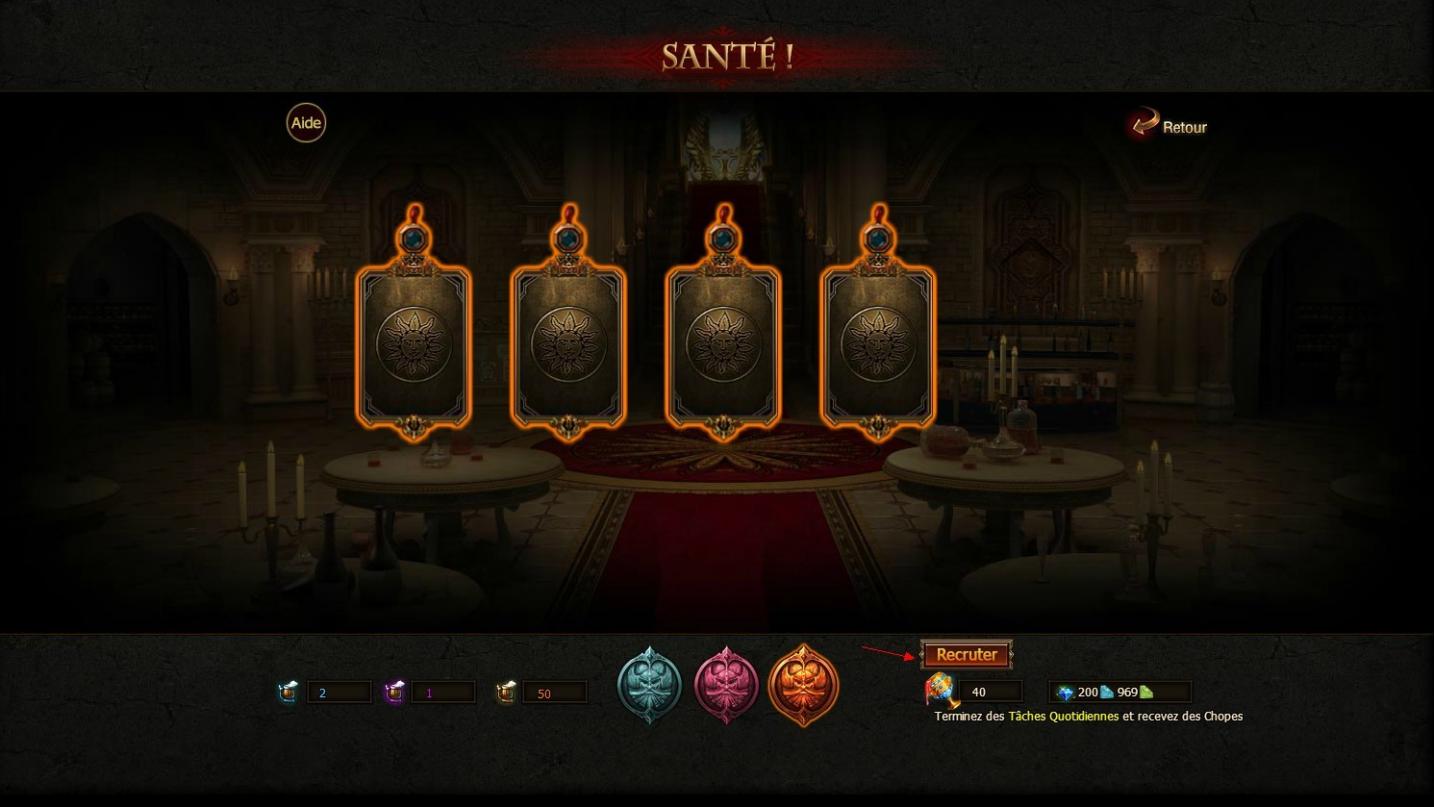Pick the orange mask emblem
Screen dimensions: 1434x807
coord(803,686)
